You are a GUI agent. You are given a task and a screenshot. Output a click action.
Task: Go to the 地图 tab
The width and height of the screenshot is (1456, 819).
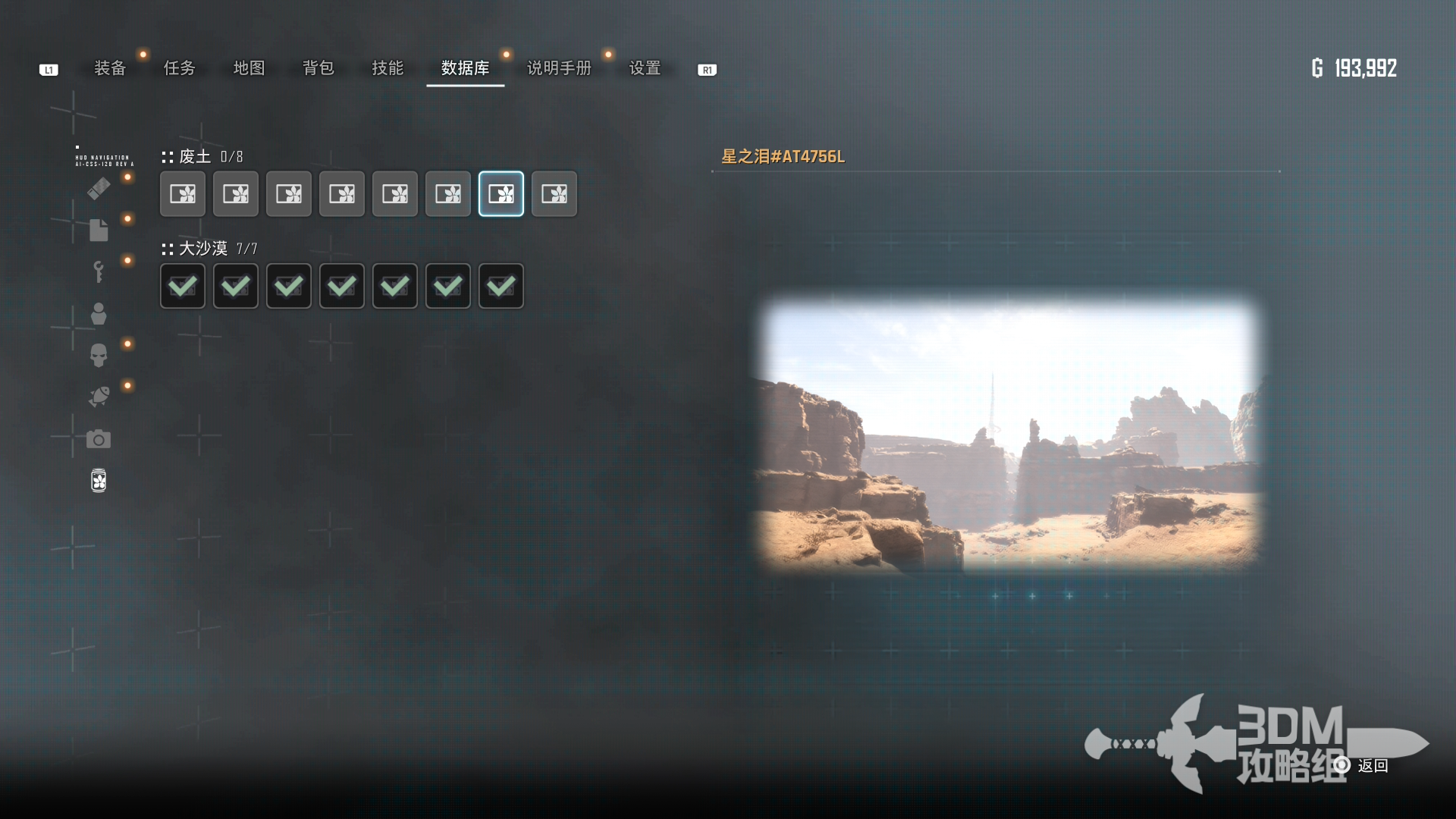coord(249,68)
